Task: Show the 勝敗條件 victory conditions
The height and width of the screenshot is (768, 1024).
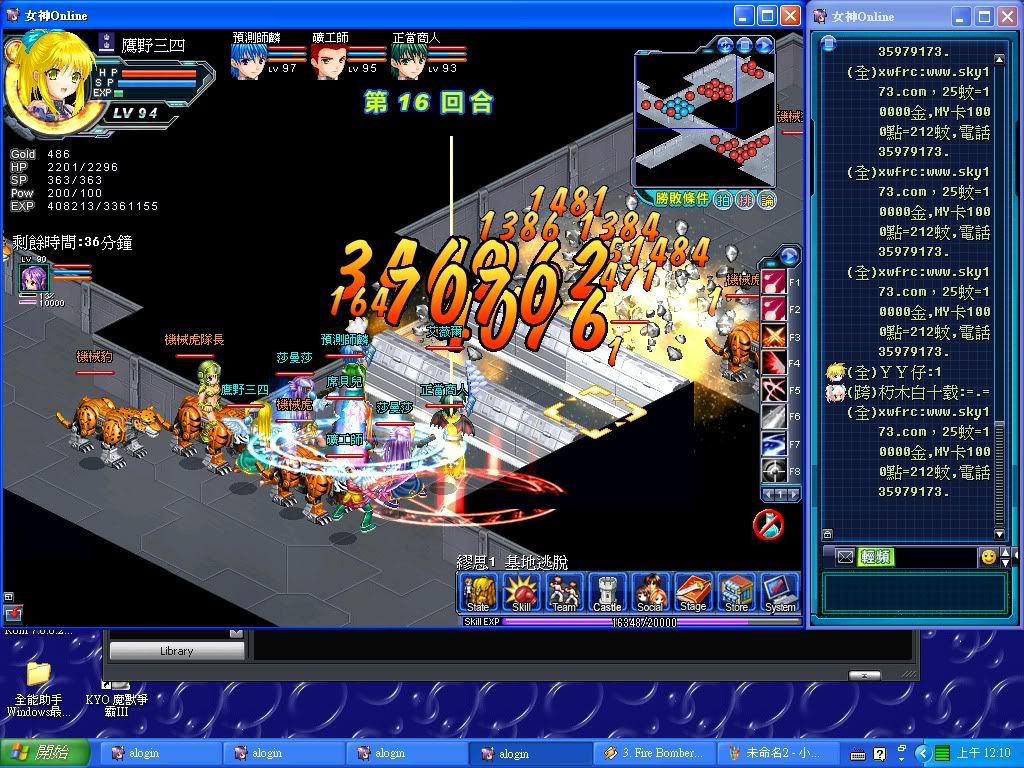Action: point(676,199)
